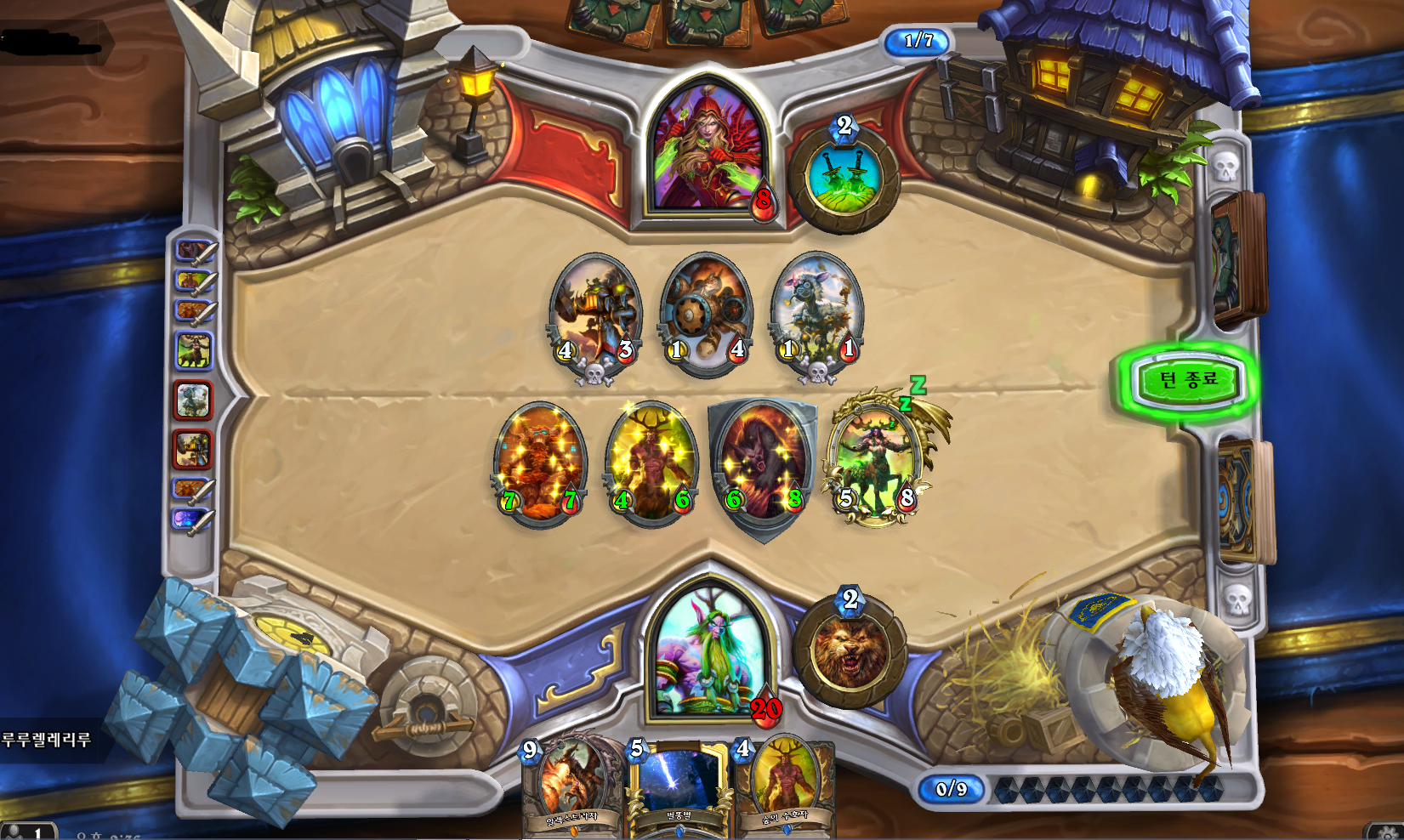Target the enemy 4/3 deathrattle mech minion
The image size is (1404, 840).
595,312
